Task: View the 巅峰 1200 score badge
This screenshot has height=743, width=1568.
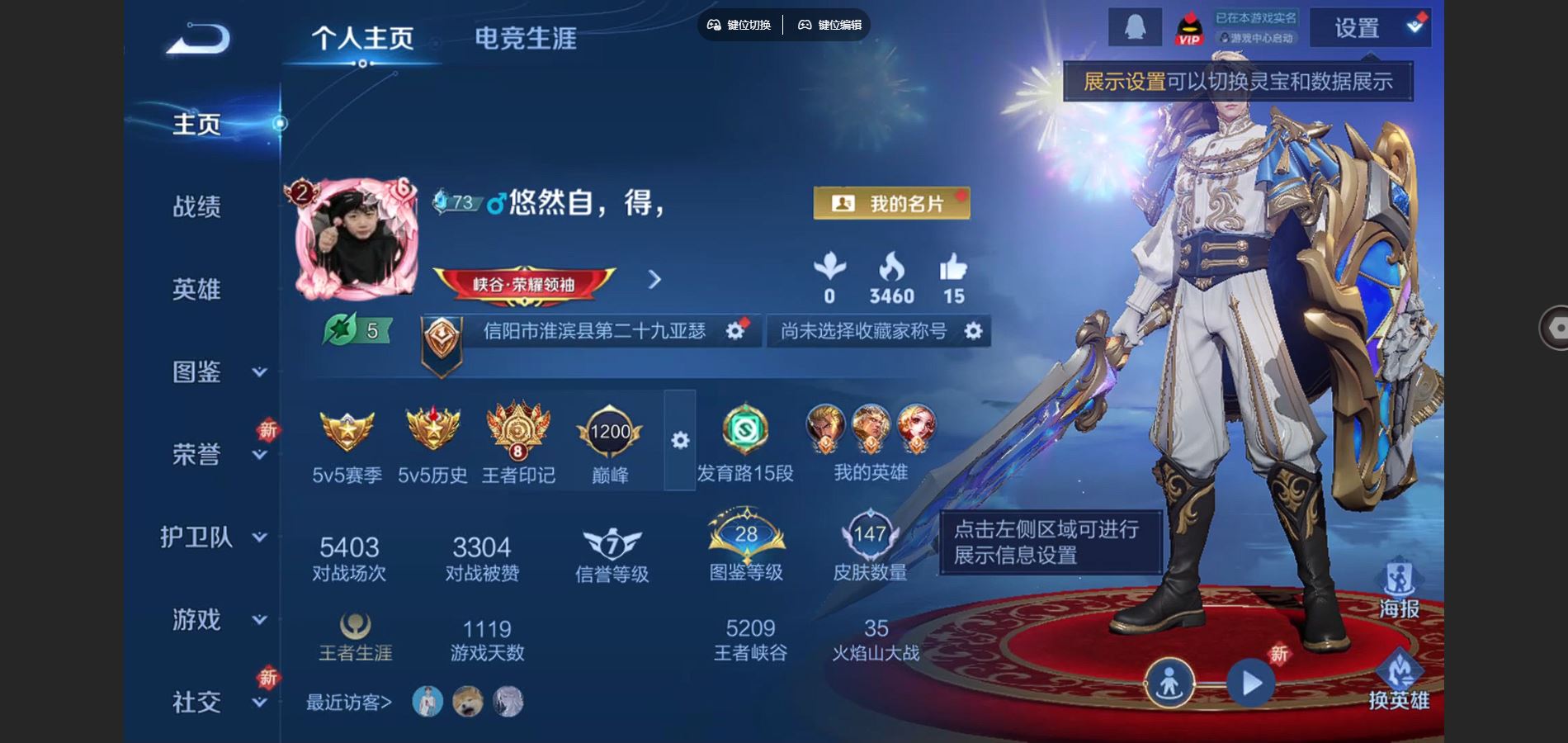Action: [610, 433]
